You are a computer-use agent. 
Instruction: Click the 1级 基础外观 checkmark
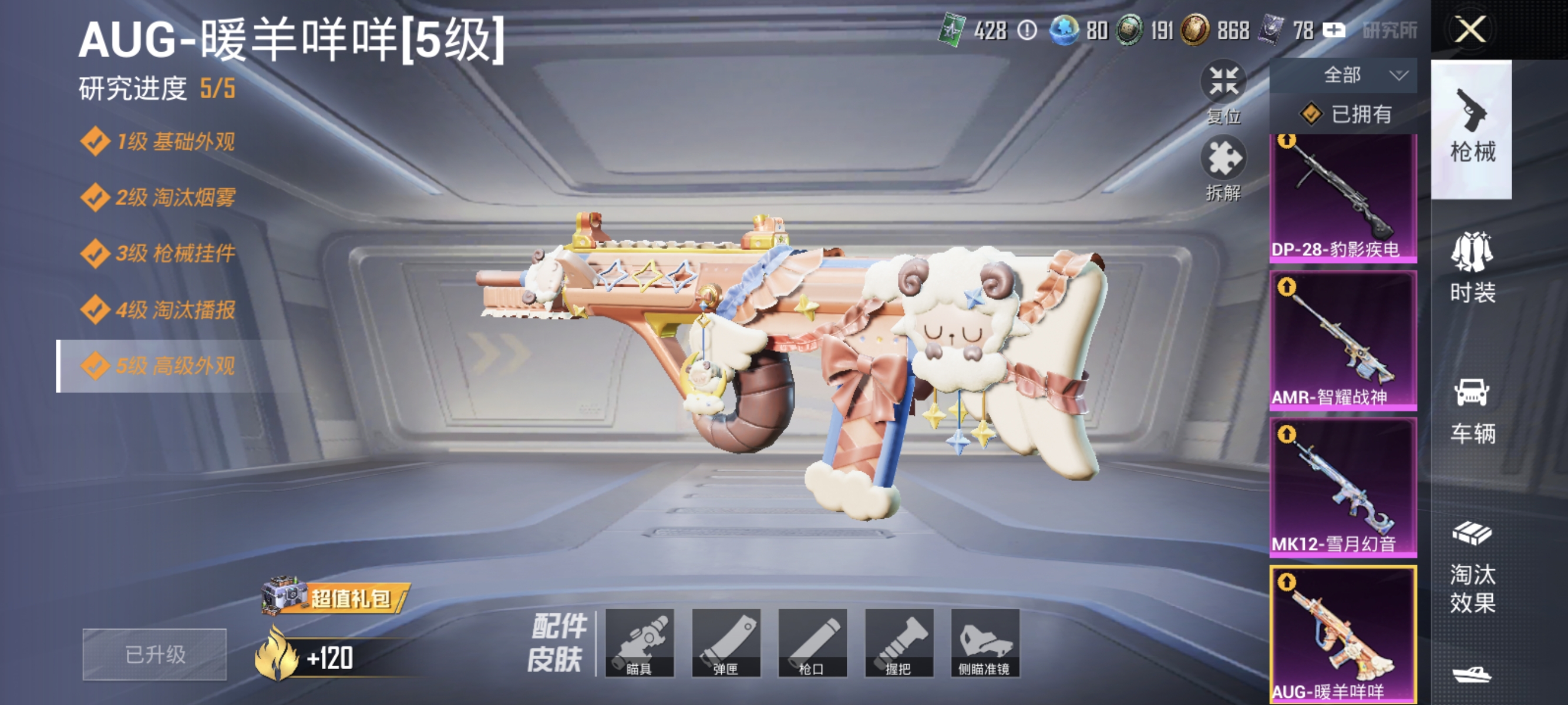pos(95,142)
